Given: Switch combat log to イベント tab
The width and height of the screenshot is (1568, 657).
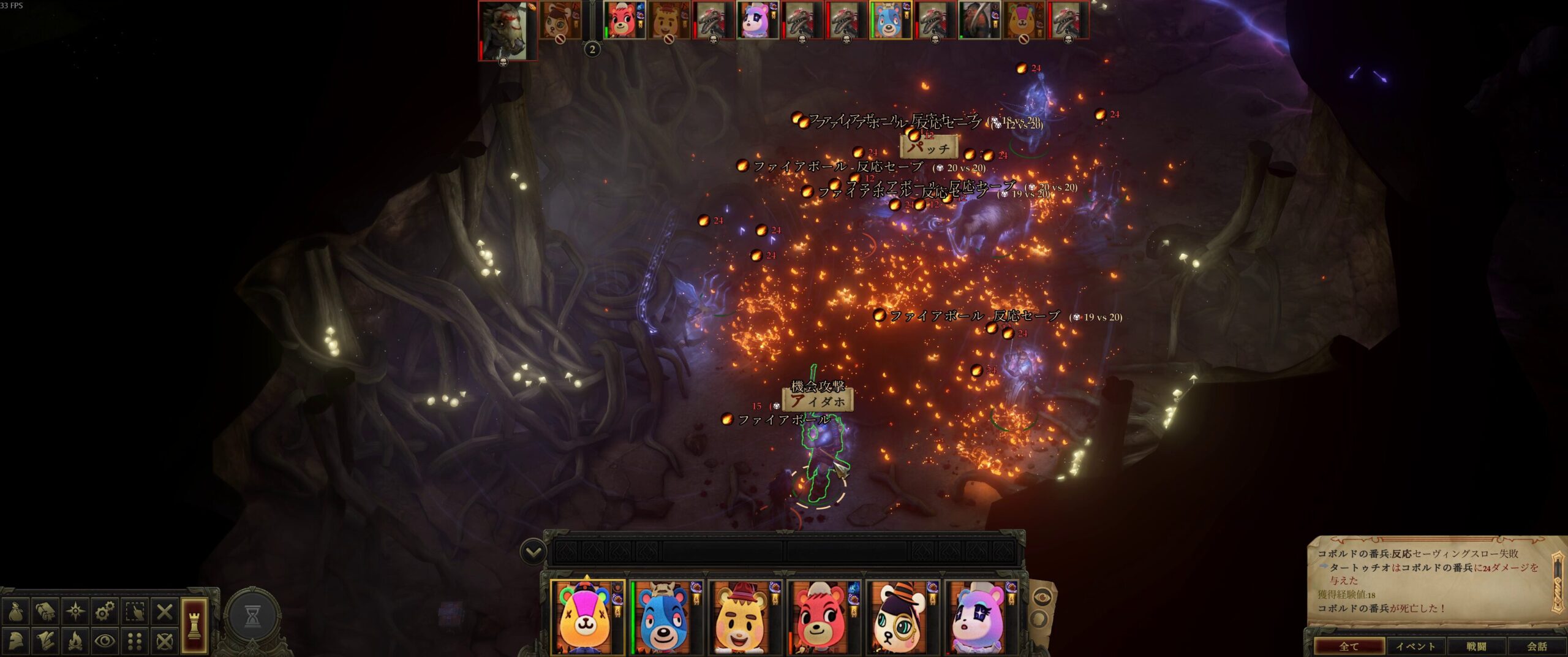Looking at the screenshot, I should click(1415, 646).
